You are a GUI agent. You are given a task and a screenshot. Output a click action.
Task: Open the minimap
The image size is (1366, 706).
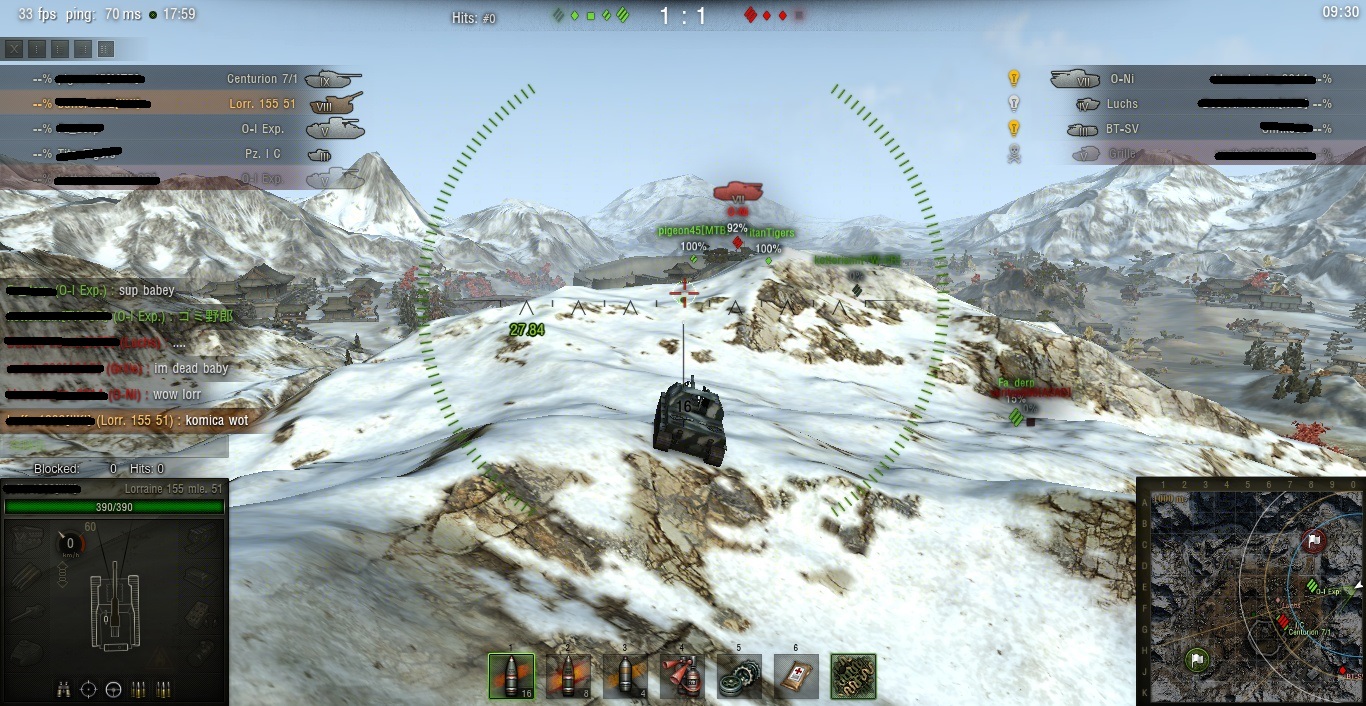pos(1250,592)
